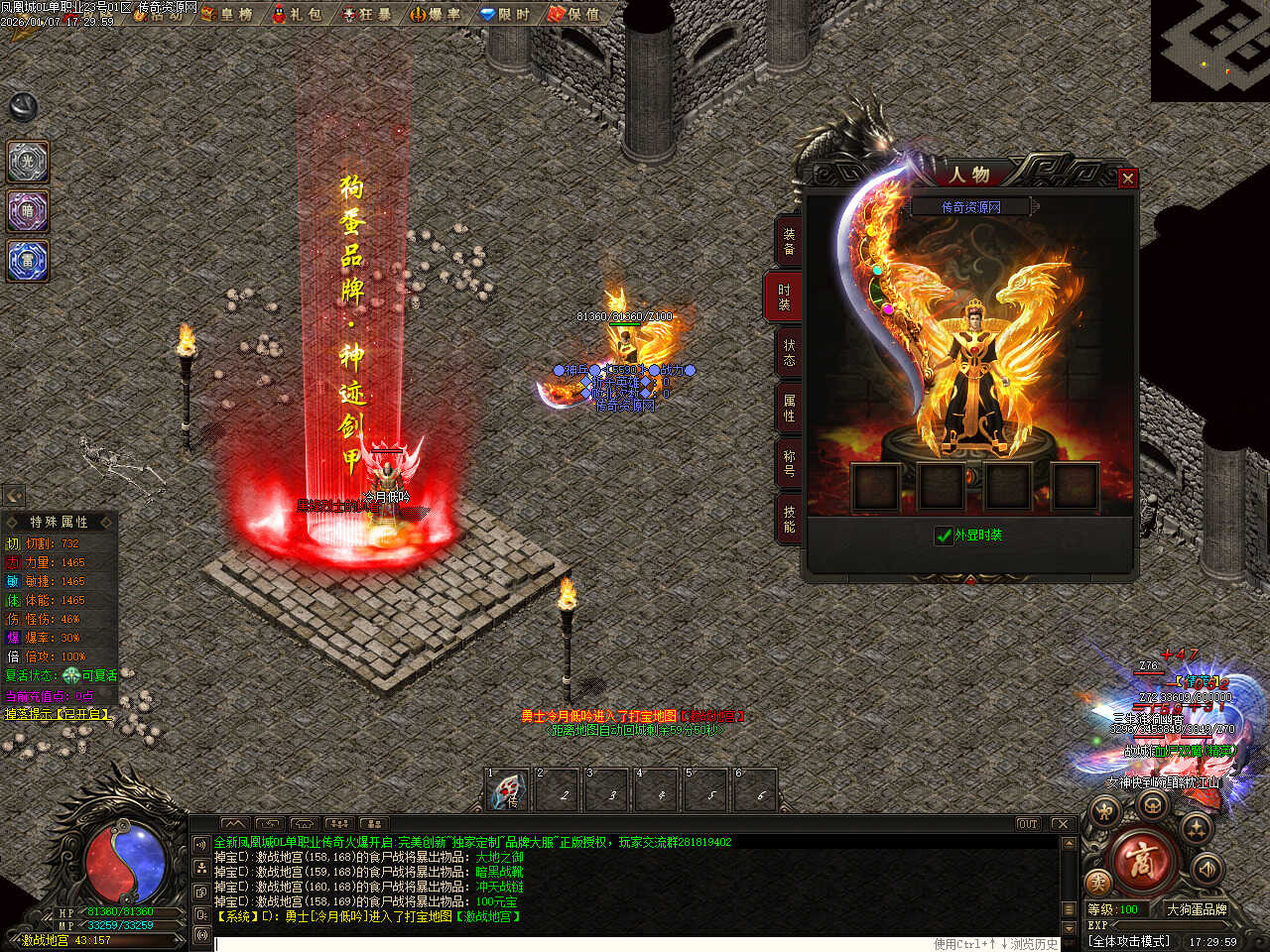This screenshot has height=952, width=1270.
Task: Use the item in hotbar slot 1
Action: point(509,792)
